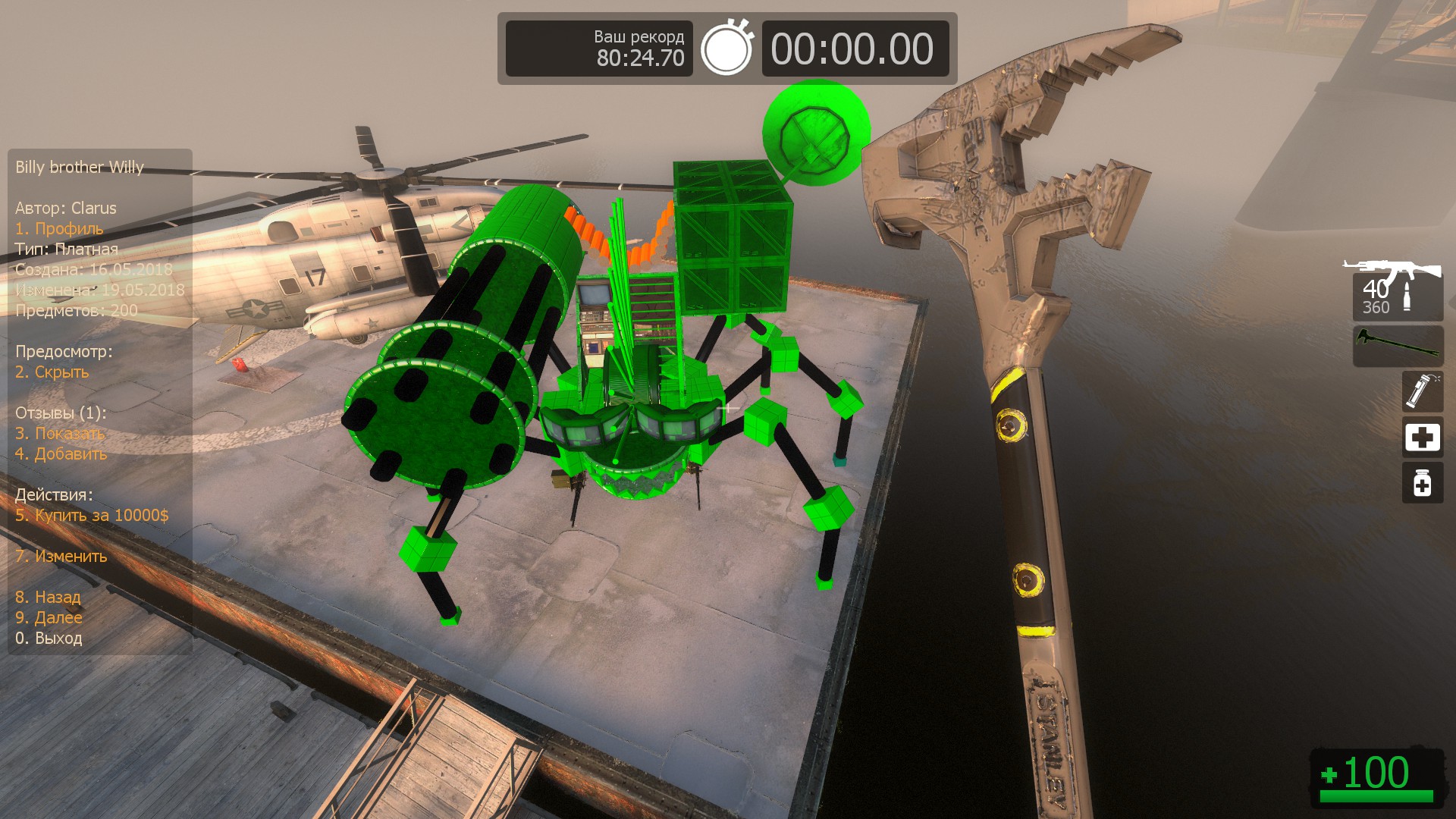Buy the construction for 10000$
Screen dimensions: 1456x819
[92, 515]
